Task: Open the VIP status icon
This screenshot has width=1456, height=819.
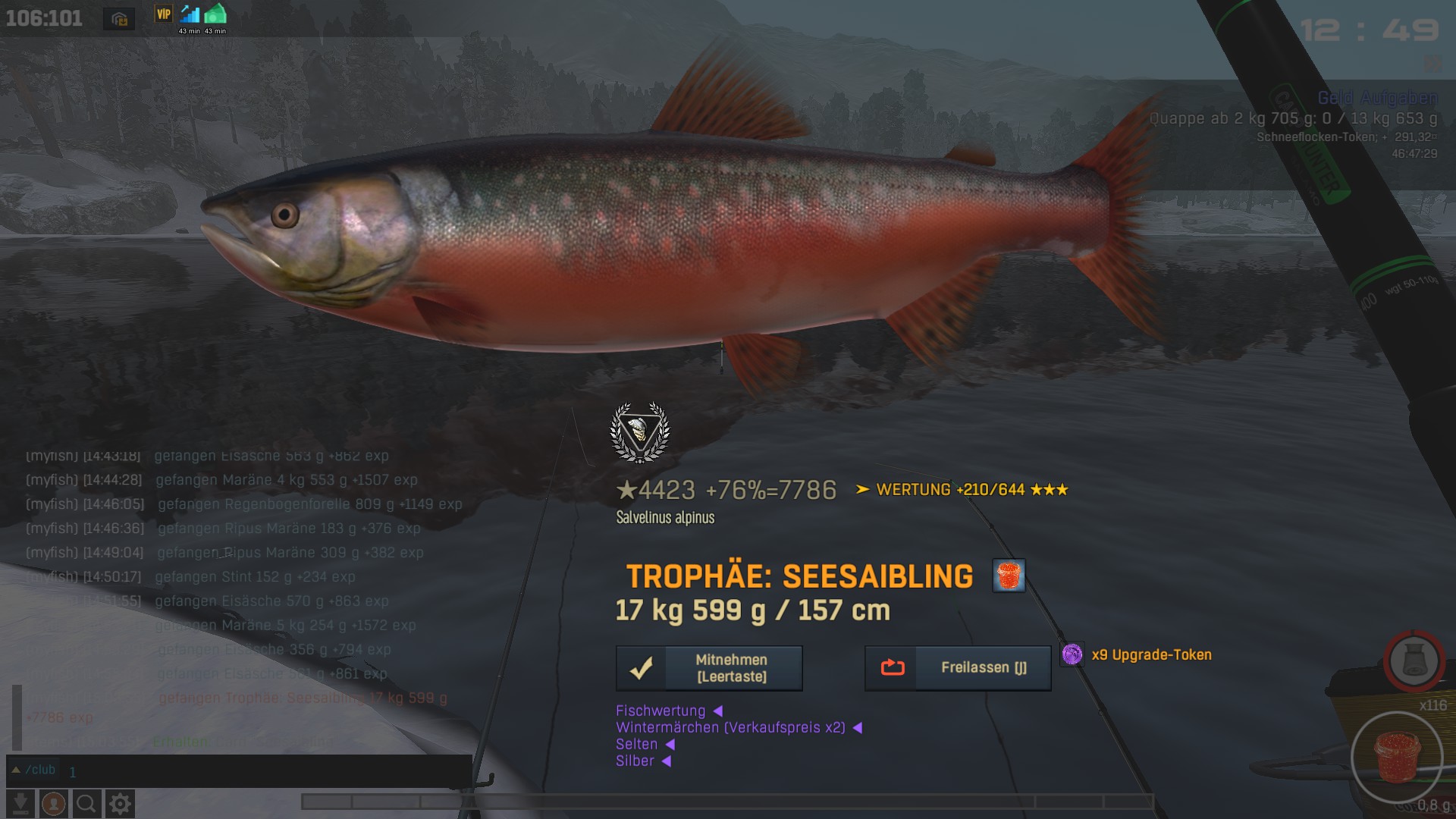Action: 164,14
